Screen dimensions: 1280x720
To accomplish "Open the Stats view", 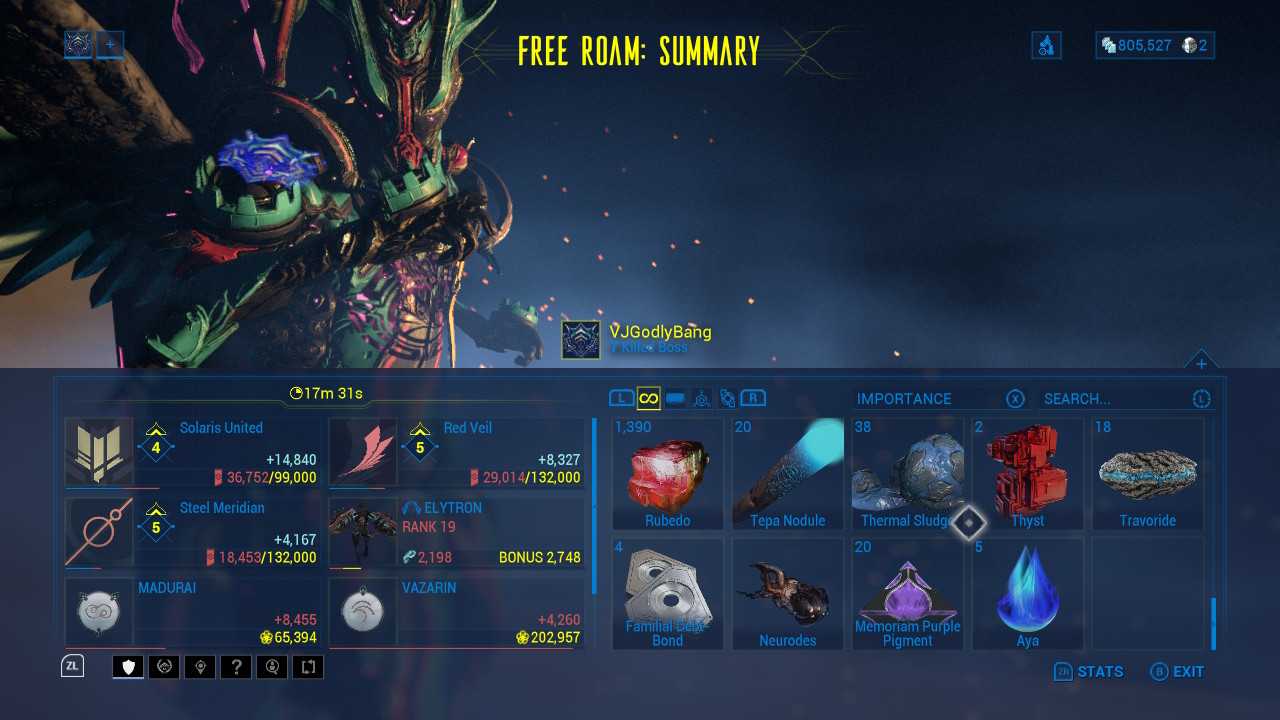I will [x=1089, y=672].
